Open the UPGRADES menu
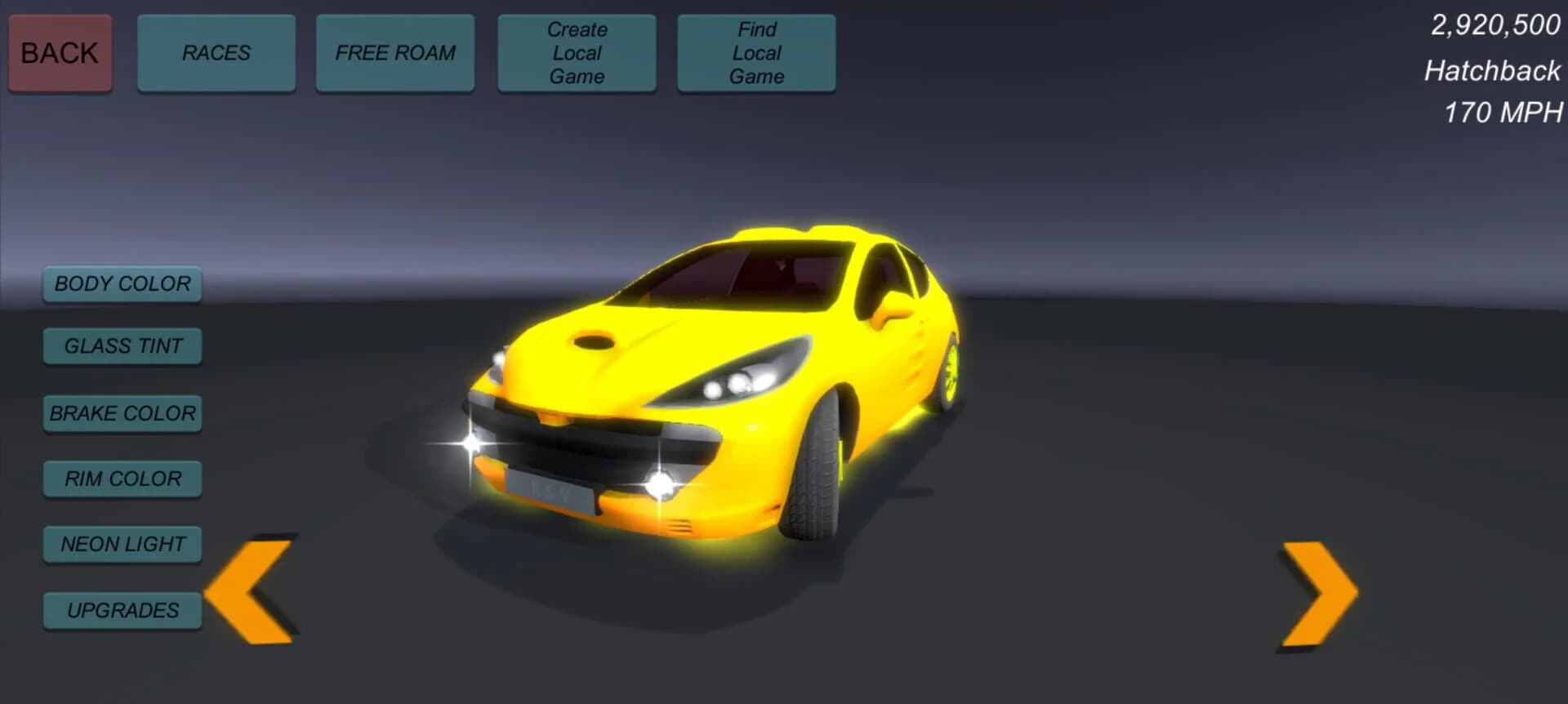Viewport: 1568px width, 704px height. pos(123,609)
